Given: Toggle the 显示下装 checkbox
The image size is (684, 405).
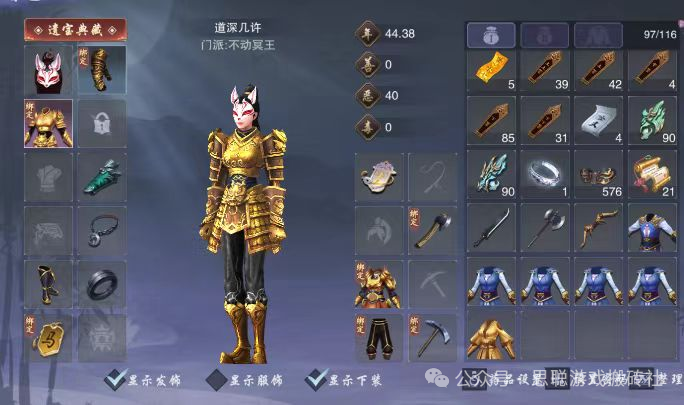Looking at the screenshot, I should 318,380.
